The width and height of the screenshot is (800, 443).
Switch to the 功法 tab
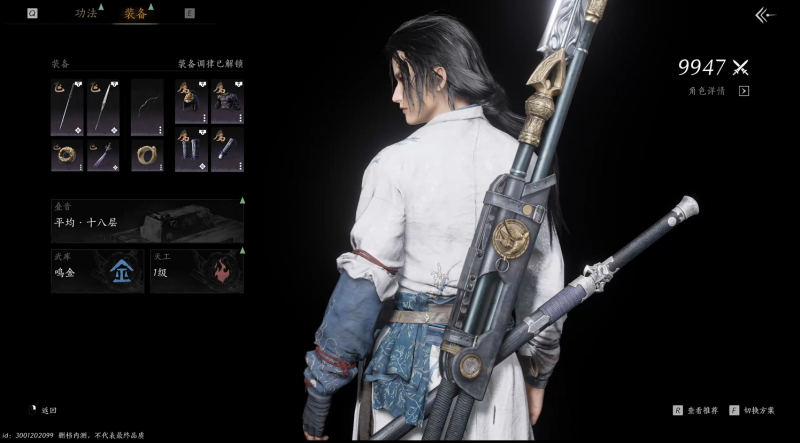(86, 14)
